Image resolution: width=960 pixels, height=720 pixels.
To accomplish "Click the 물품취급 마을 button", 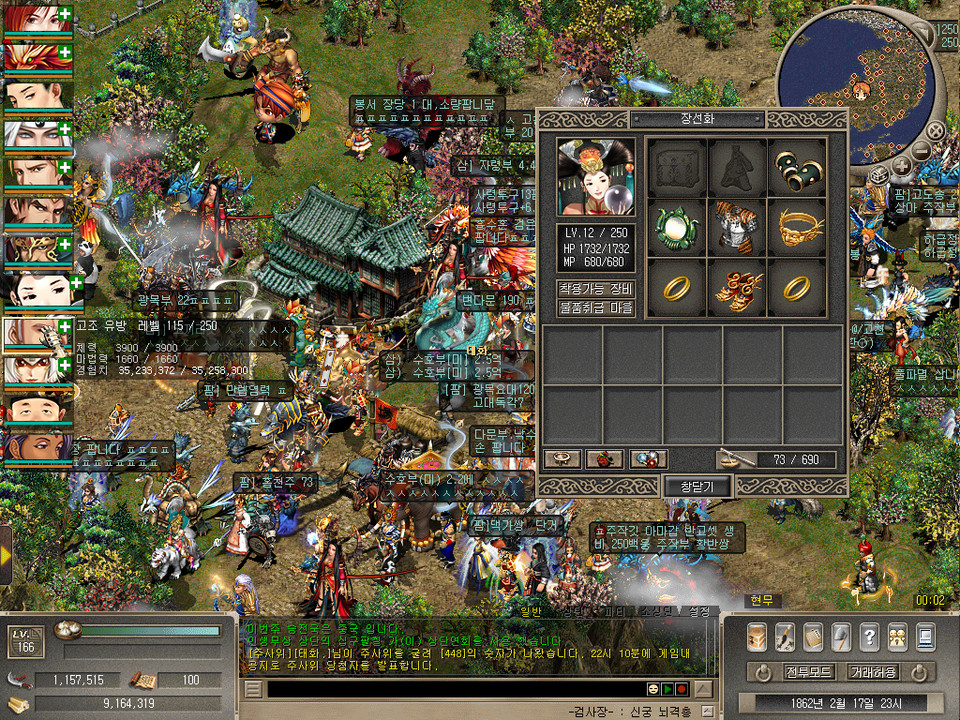I will pyautogui.click(x=596, y=308).
